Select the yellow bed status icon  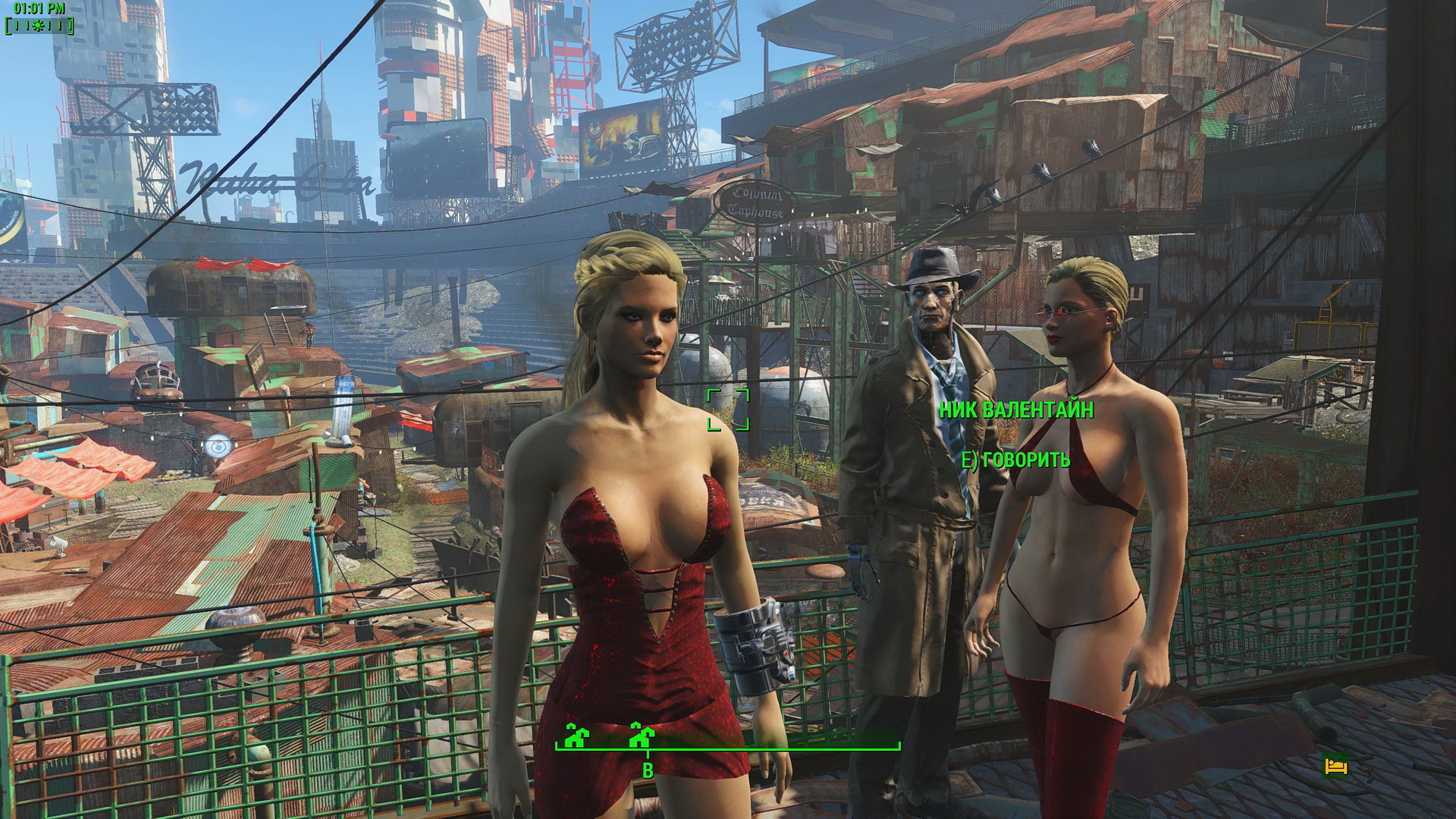[1335, 765]
